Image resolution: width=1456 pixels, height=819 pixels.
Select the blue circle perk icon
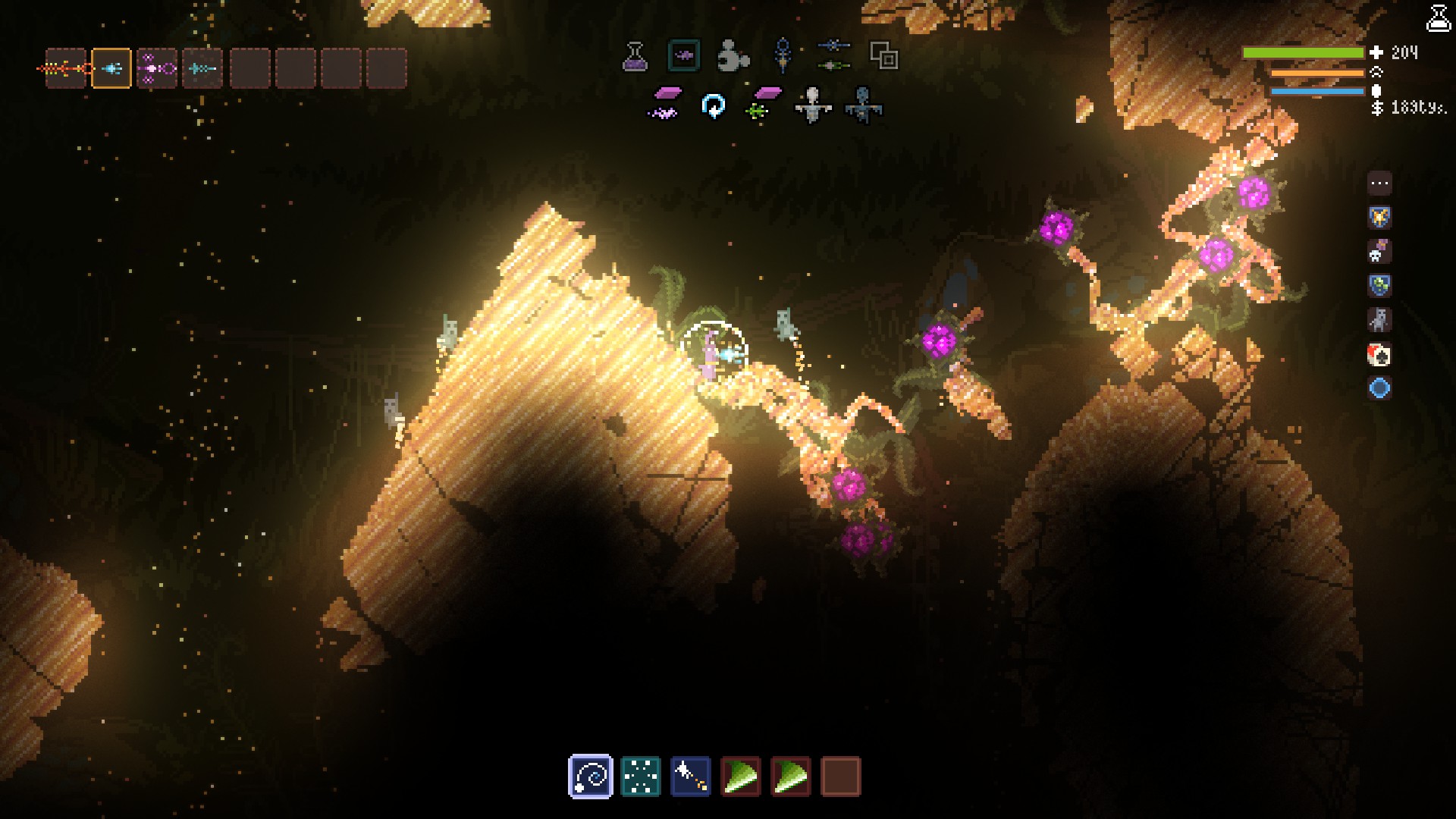click(x=1379, y=388)
